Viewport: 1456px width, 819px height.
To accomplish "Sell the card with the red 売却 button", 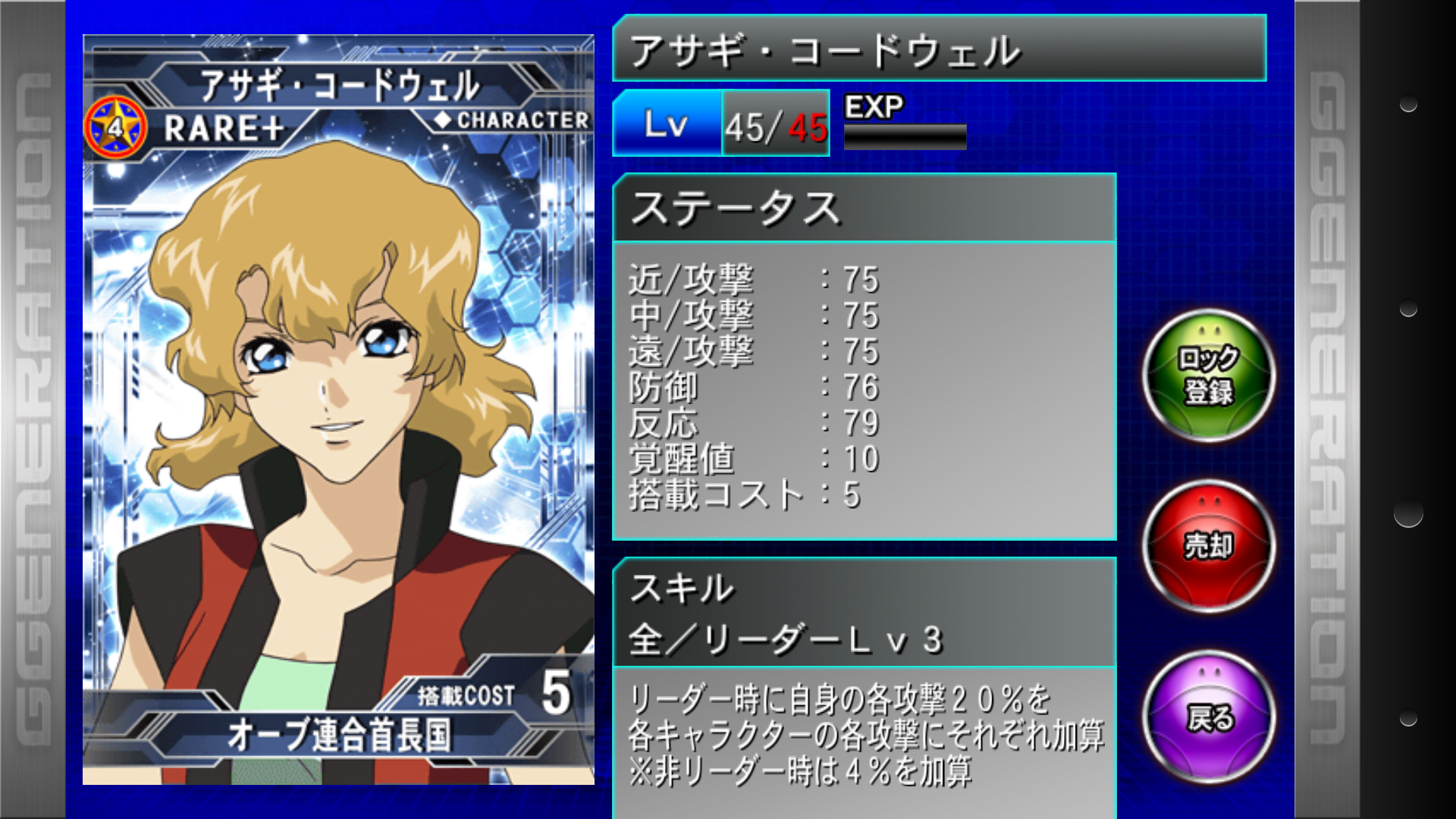I will [1209, 546].
